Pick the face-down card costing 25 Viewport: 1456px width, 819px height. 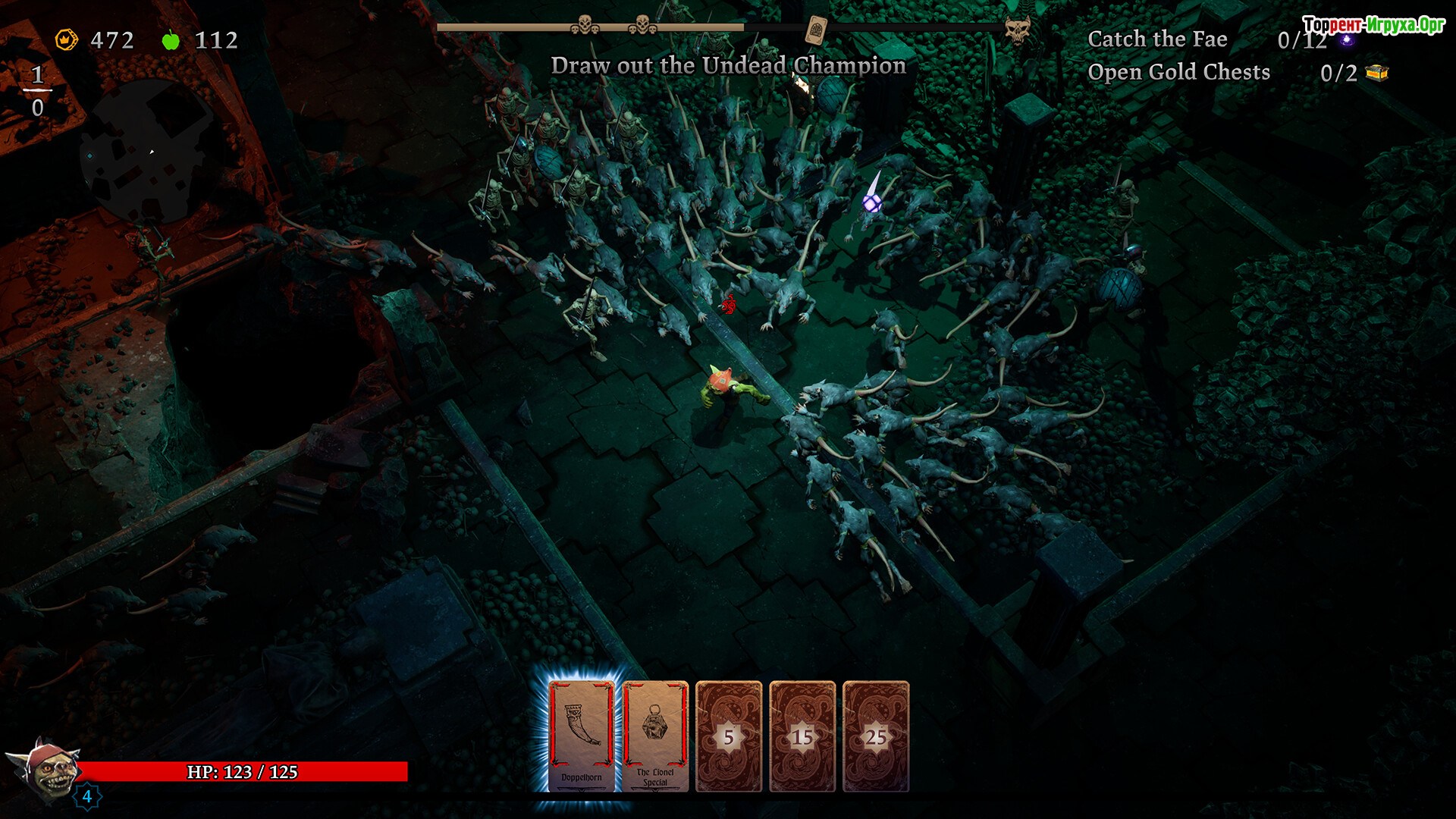click(876, 736)
